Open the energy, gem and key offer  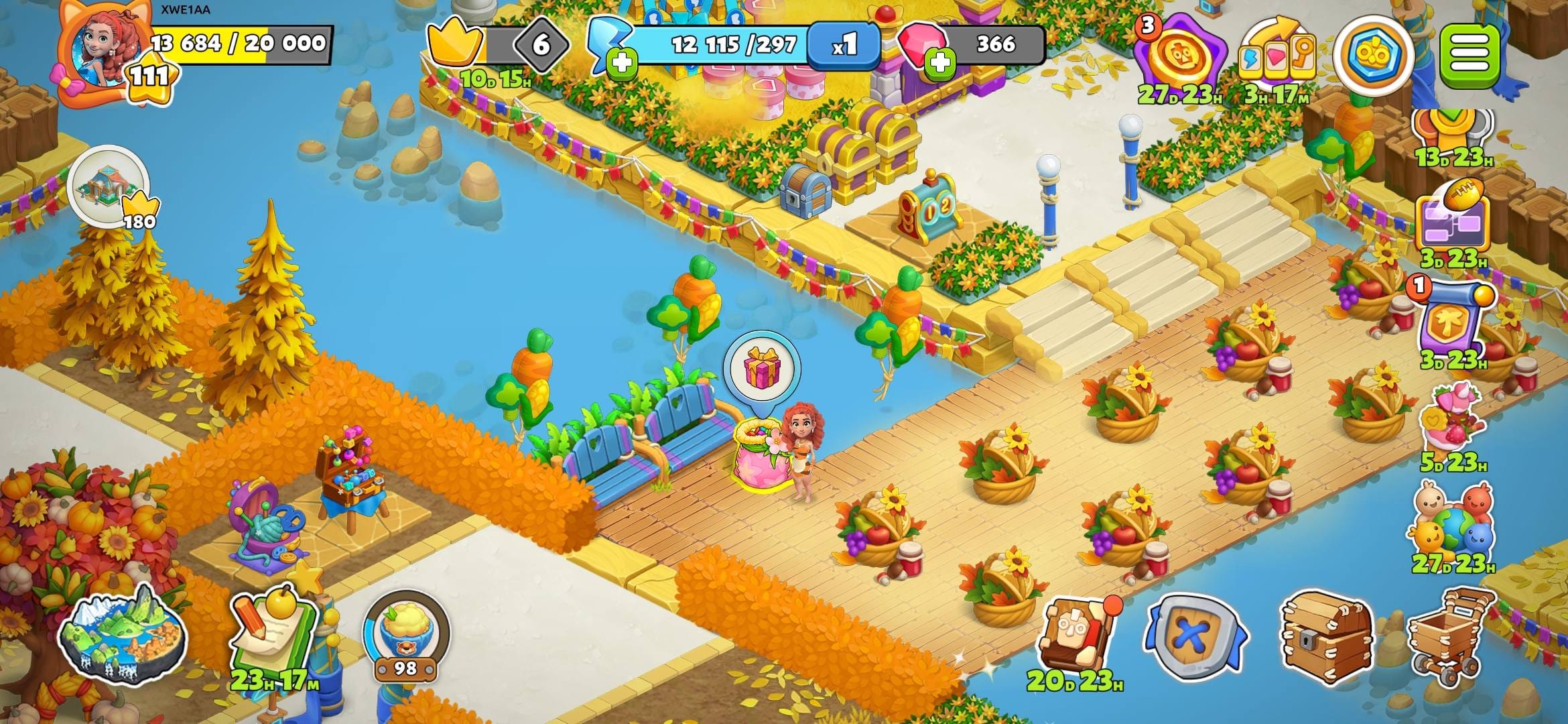pos(1277,57)
